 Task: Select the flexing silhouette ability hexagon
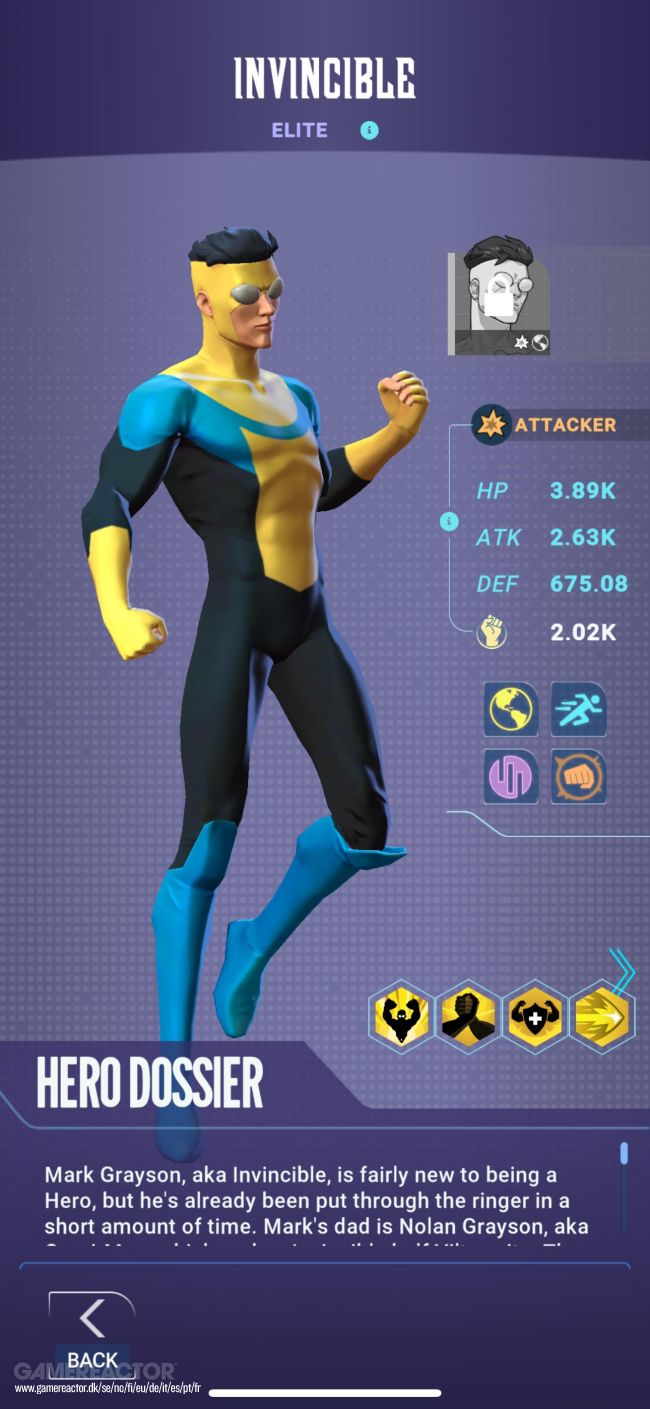(x=402, y=1015)
